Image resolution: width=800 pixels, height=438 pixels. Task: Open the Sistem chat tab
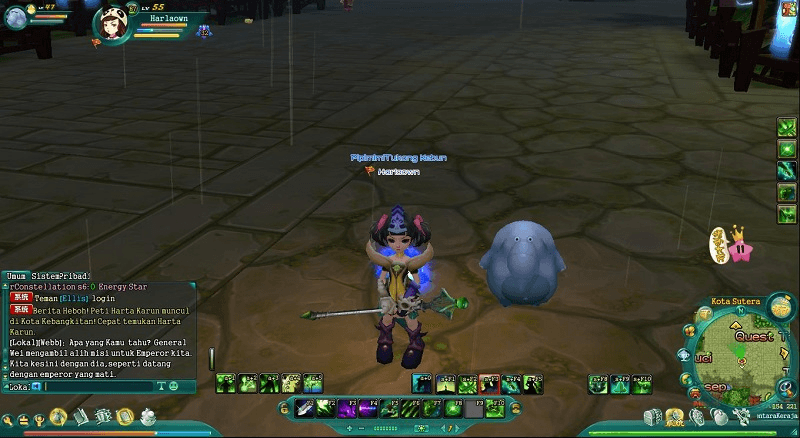tap(46, 275)
